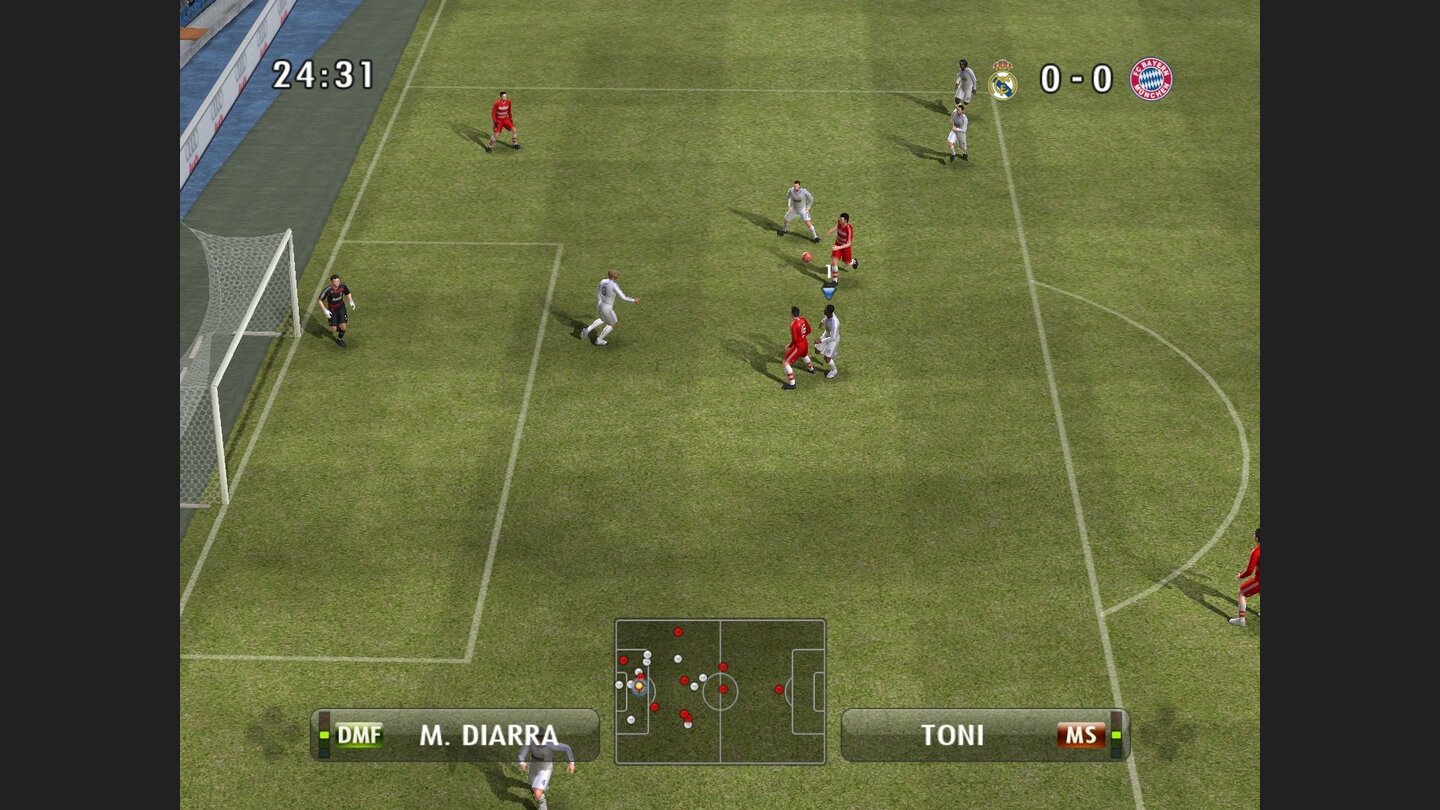Expand Toni's player info plate

point(985,733)
